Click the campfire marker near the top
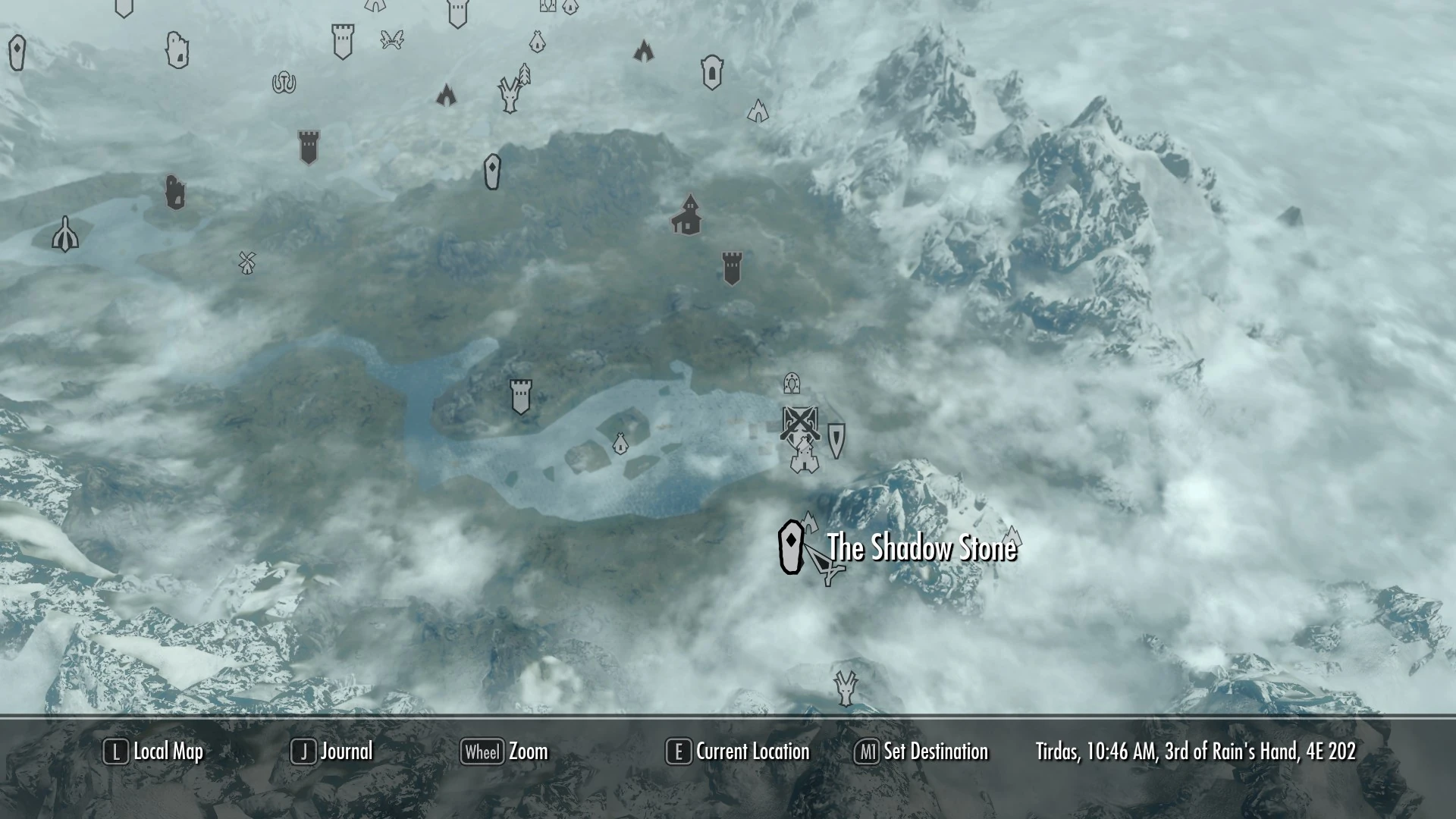Viewport: 1456px width, 819px height. point(645,52)
